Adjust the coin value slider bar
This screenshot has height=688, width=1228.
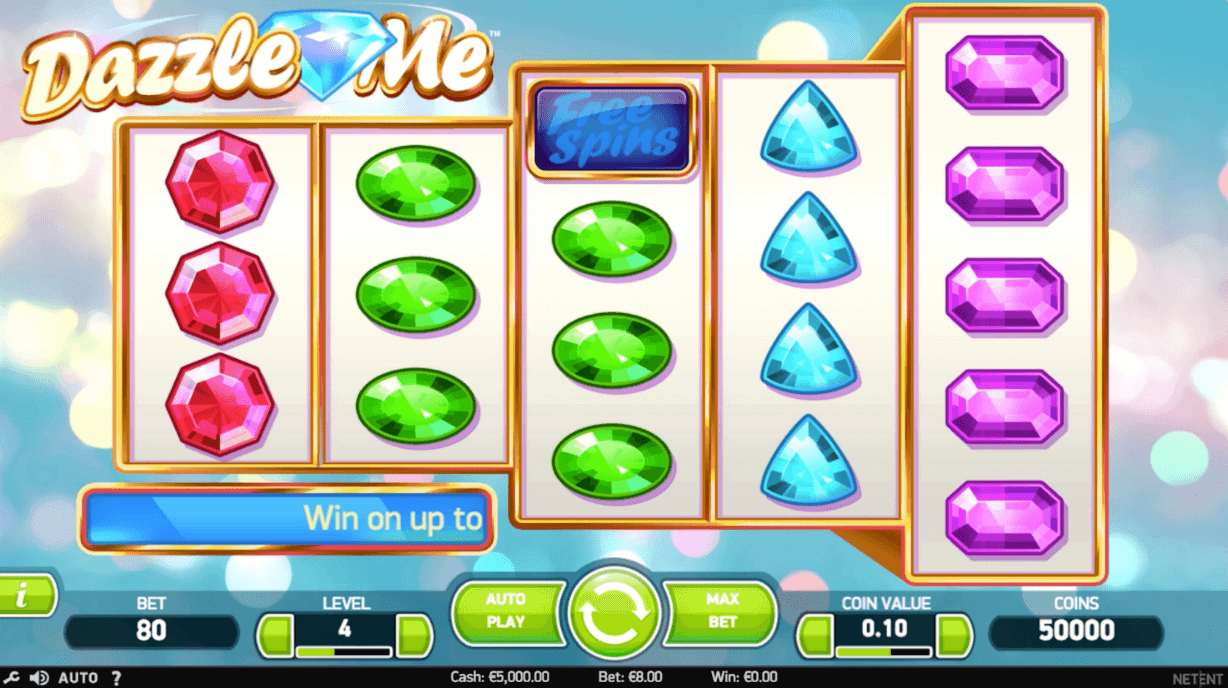pyautogui.click(x=885, y=652)
